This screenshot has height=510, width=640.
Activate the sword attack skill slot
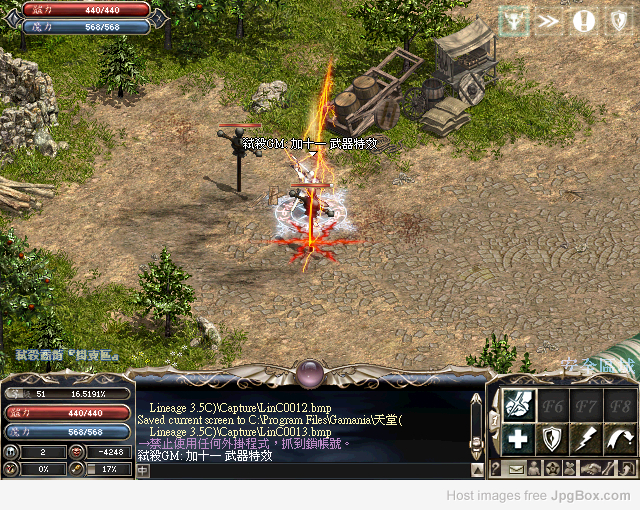click(518, 404)
